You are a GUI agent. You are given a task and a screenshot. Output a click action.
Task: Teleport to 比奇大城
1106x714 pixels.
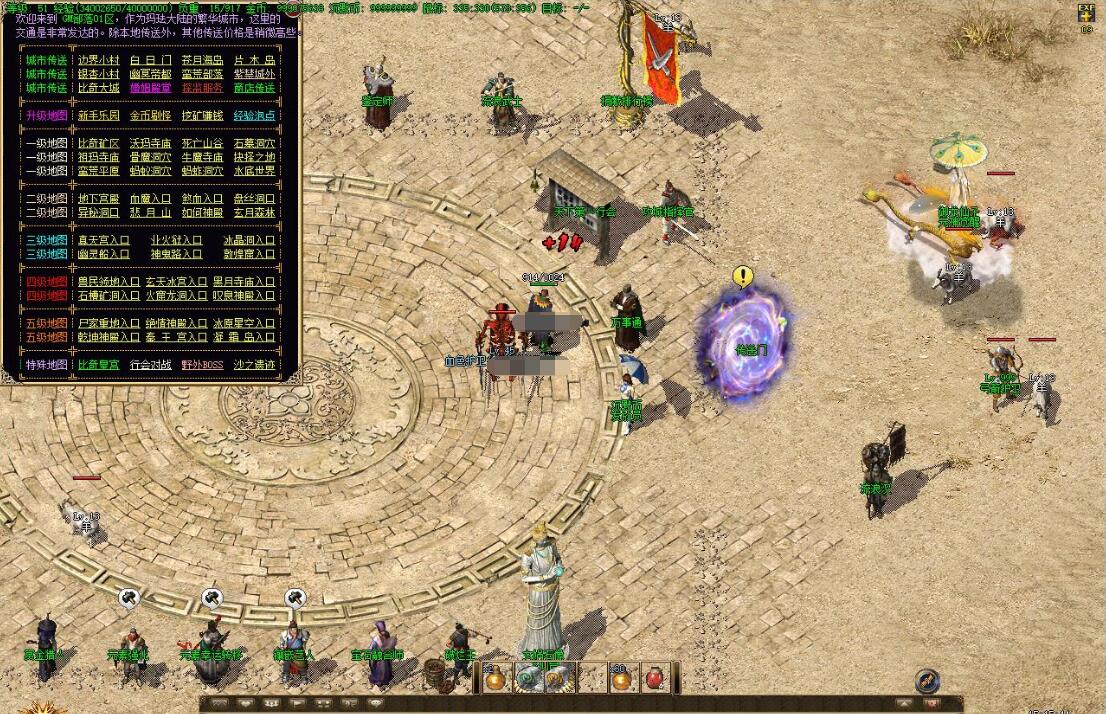click(x=99, y=88)
